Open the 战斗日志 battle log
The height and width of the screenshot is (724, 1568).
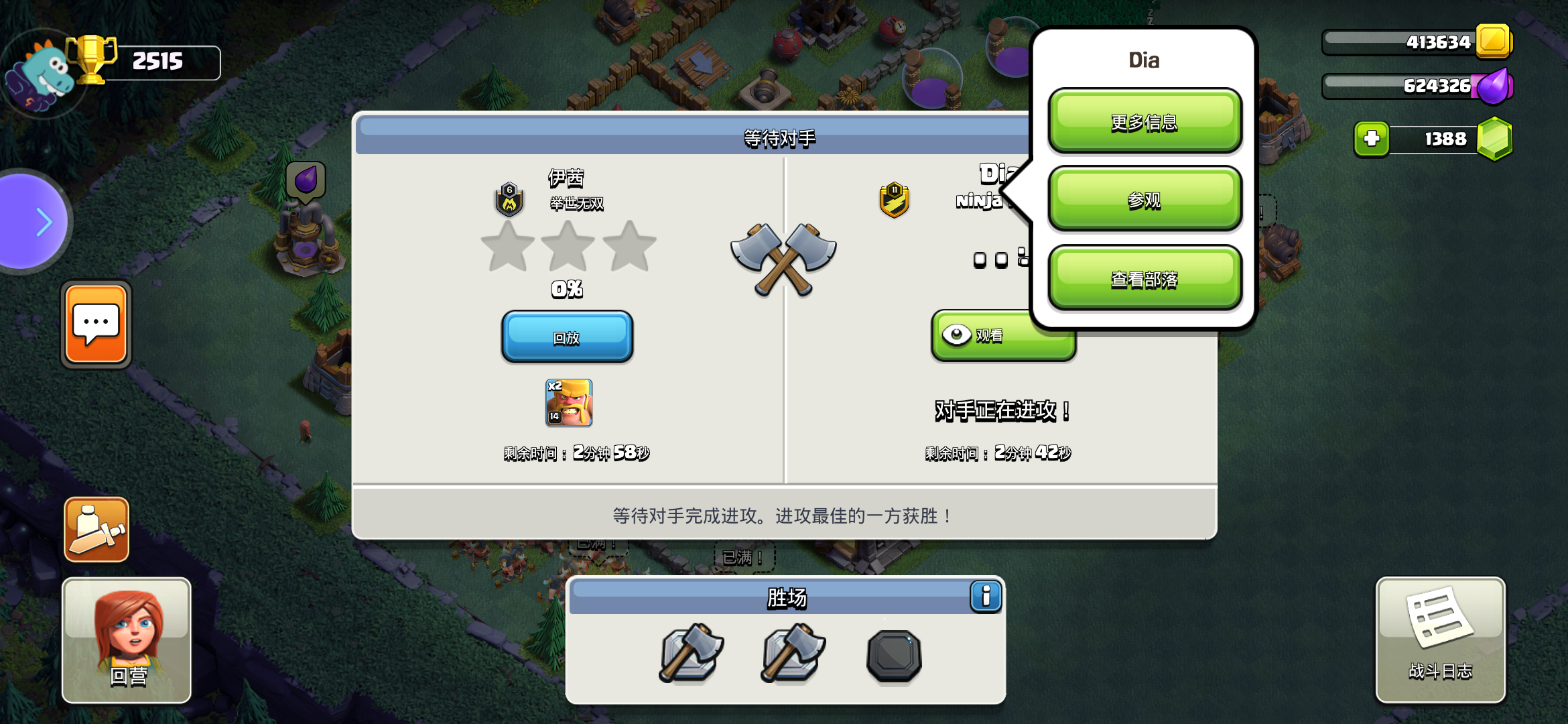(1440, 640)
